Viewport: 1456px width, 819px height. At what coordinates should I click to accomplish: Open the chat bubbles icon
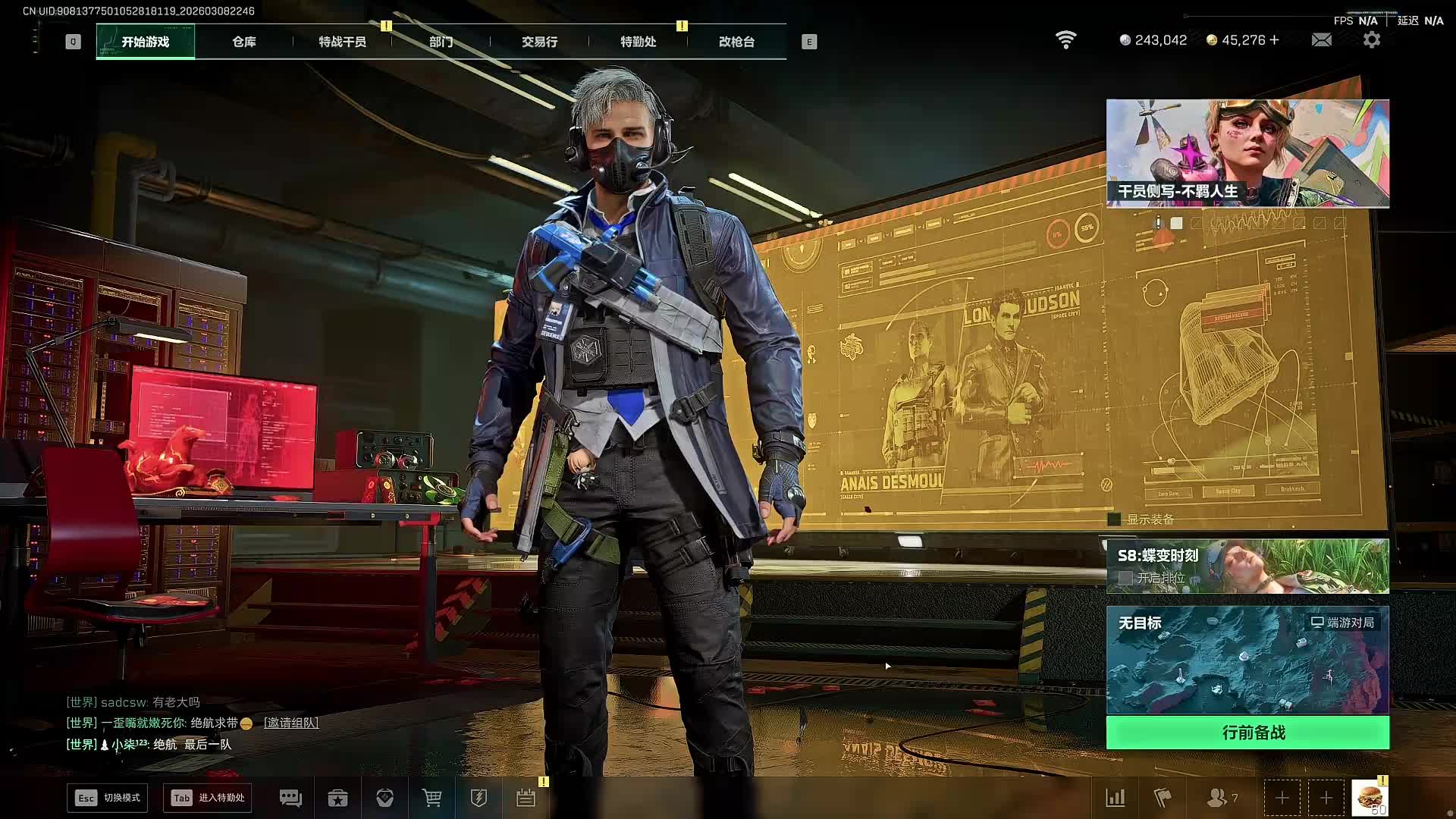pyautogui.click(x=290, y=798)
